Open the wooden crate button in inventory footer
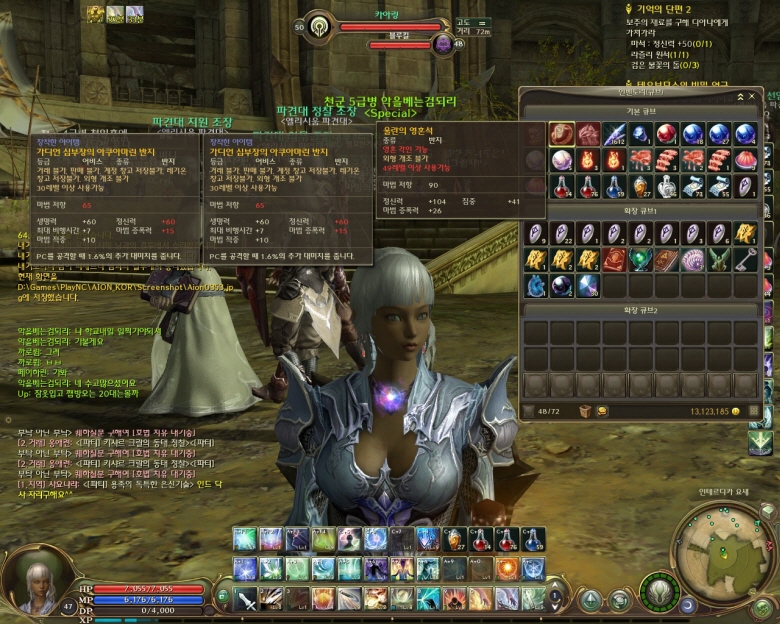This screenshot has width=780, height=624. pos(586,411)
